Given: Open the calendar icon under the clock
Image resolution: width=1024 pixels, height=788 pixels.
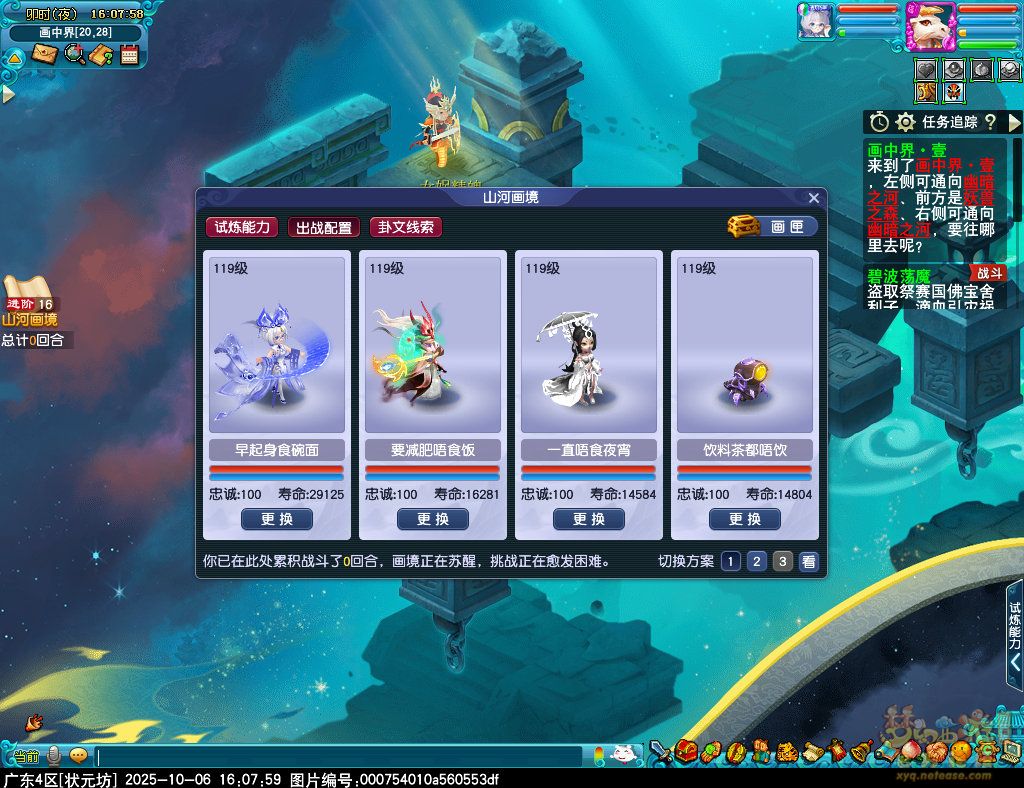Looking at the screenshot, I should [129, 54].
